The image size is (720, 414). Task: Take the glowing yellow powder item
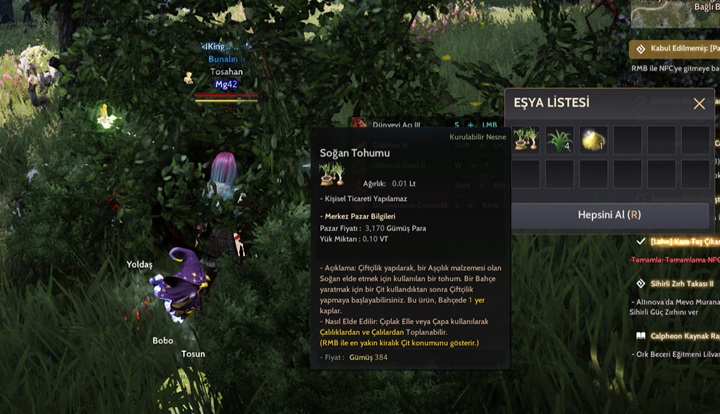click(x=593, y=139)
